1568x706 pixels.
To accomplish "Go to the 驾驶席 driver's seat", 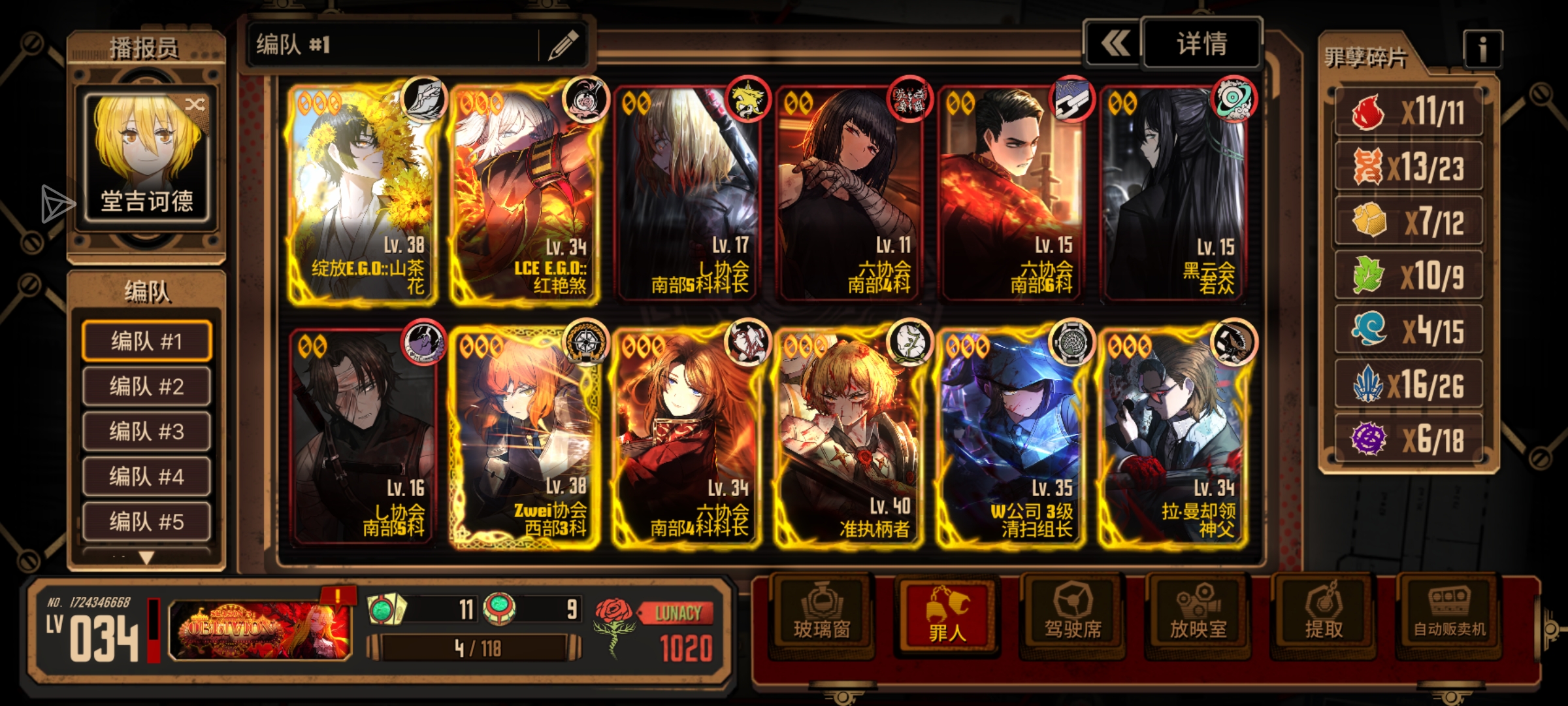I will 1072,614.
